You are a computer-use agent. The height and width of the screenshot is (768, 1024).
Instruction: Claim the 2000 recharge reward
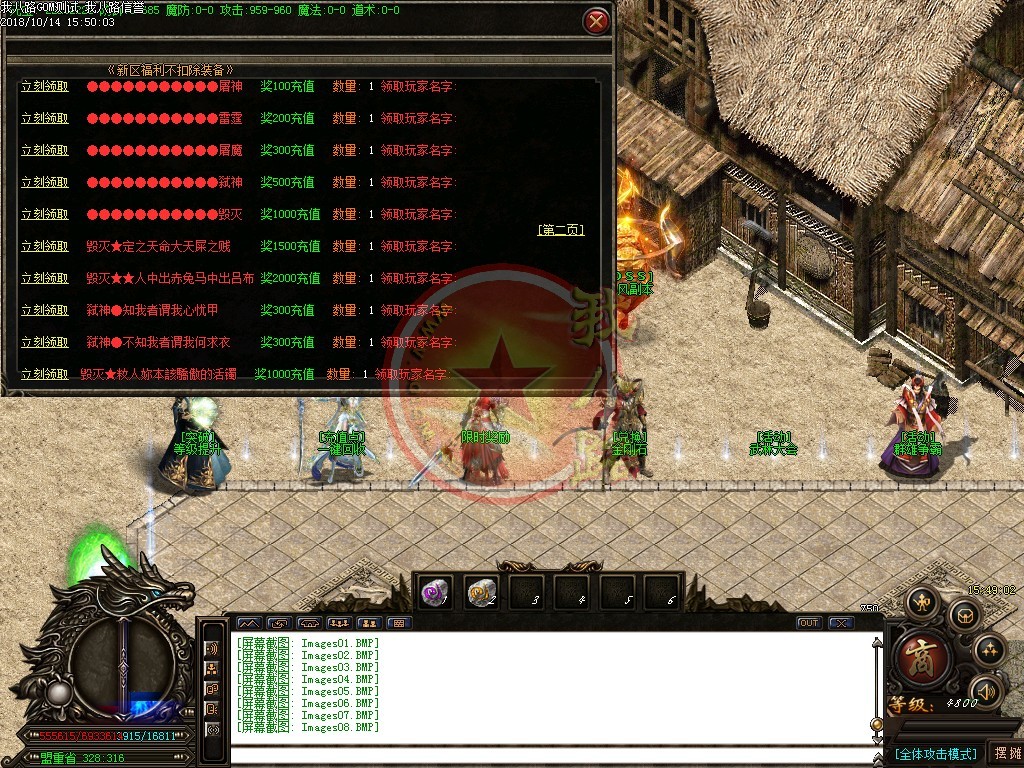pos(45,279)
